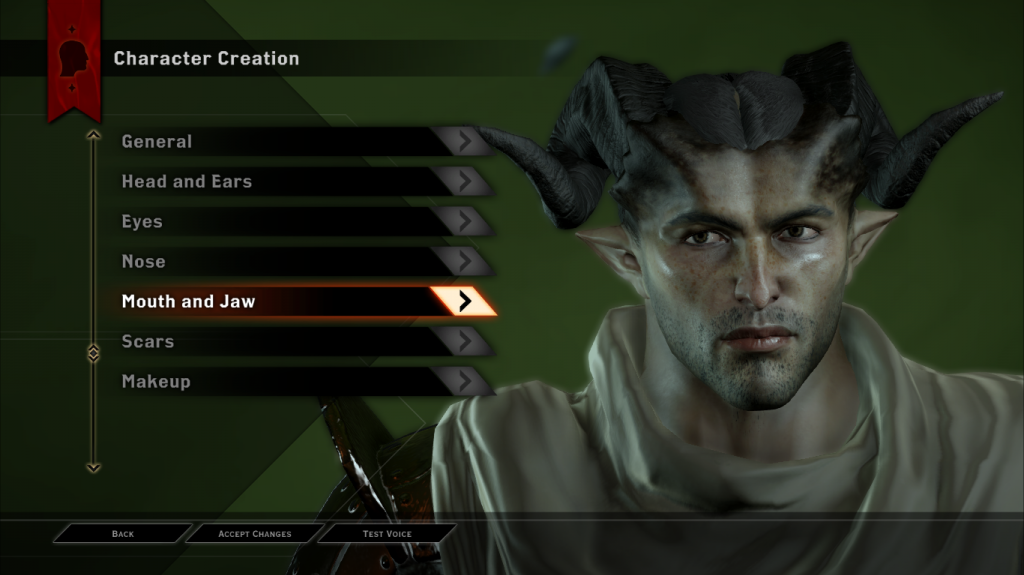Click the Back button
Image resolution: width=1024 pixels, height=575 pixels.
[123, 534]
